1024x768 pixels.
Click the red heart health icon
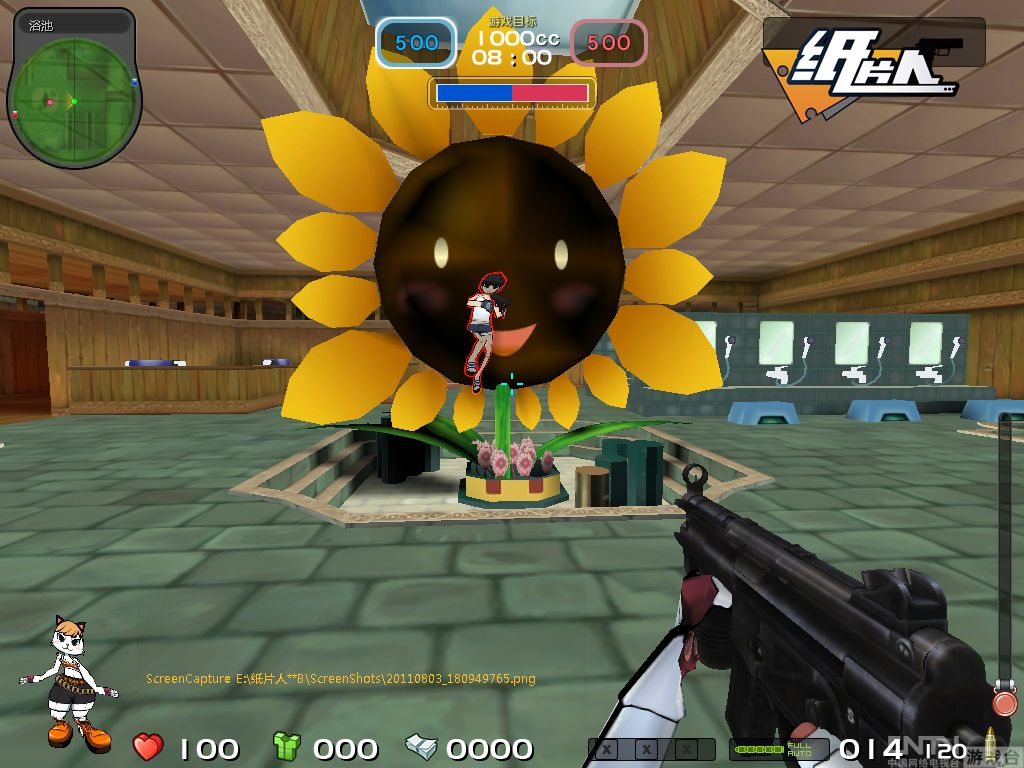[x=148, y=746]
